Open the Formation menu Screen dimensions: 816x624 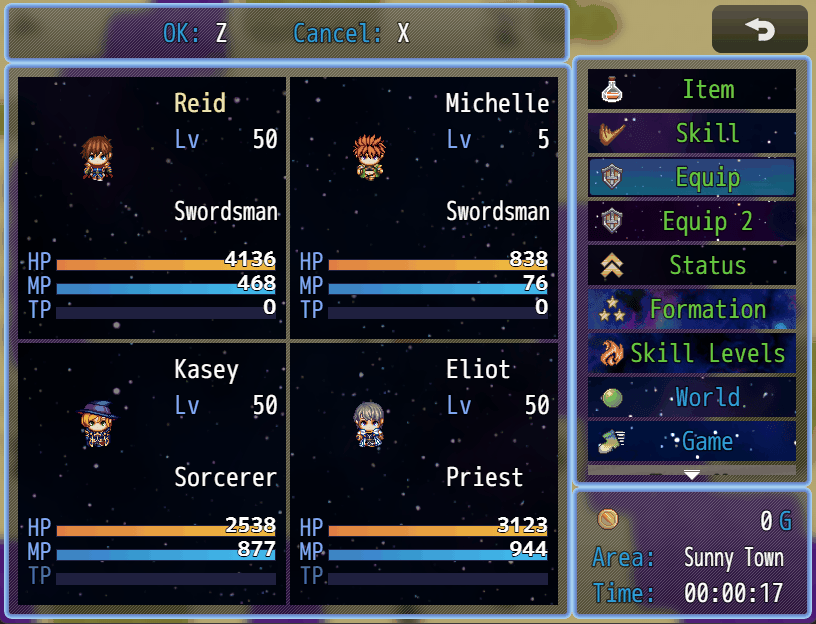tap(692, 310)
